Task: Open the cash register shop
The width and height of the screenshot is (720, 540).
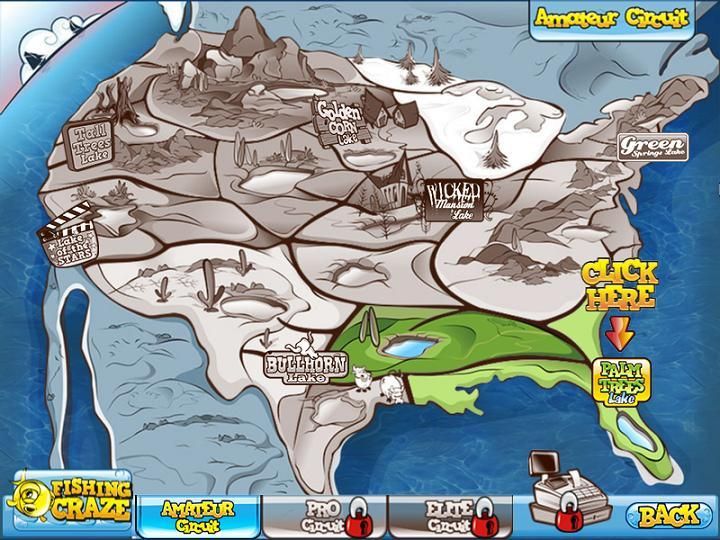Action: pyautogui.click(x=562, y=488)
